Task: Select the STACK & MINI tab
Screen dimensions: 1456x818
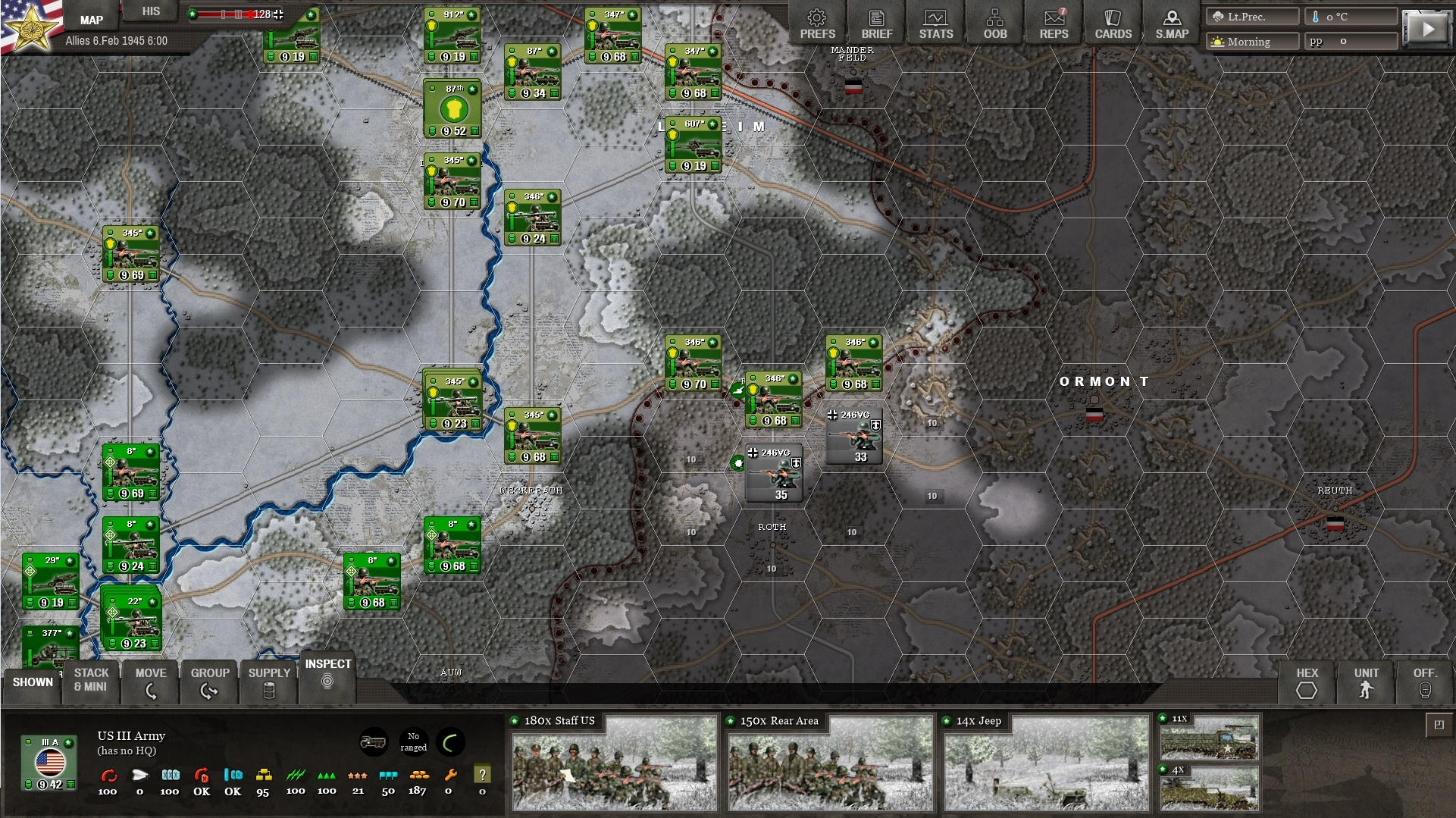Action: [91, 679]
